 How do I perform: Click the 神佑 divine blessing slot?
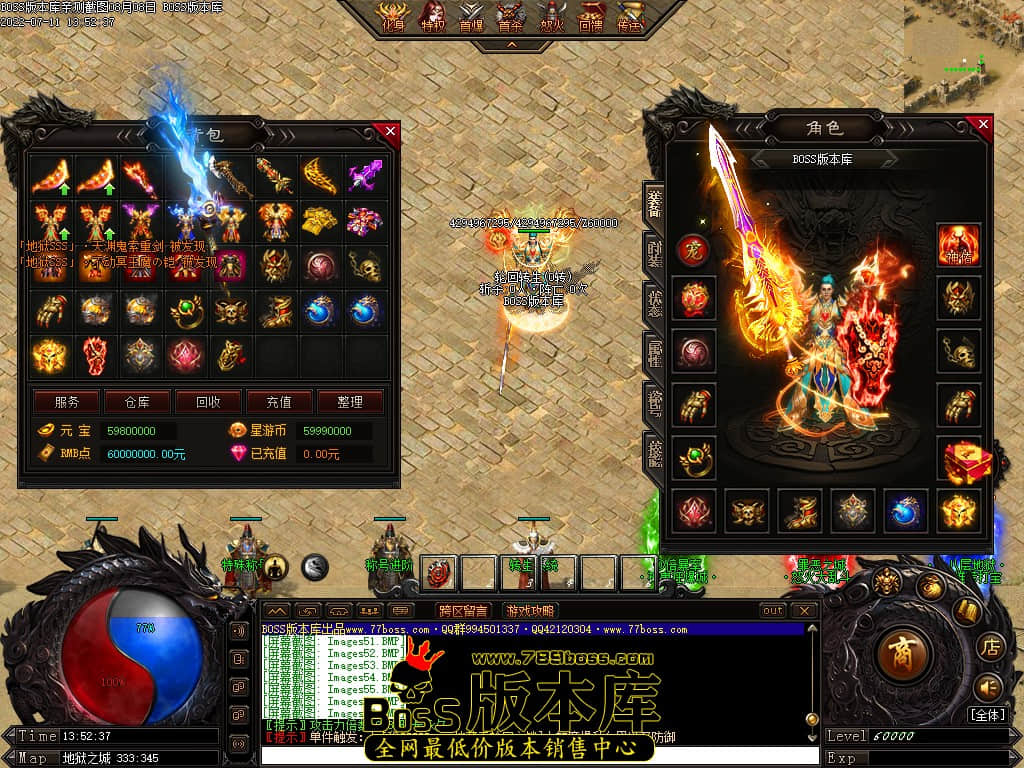click(x=958, y=245)
